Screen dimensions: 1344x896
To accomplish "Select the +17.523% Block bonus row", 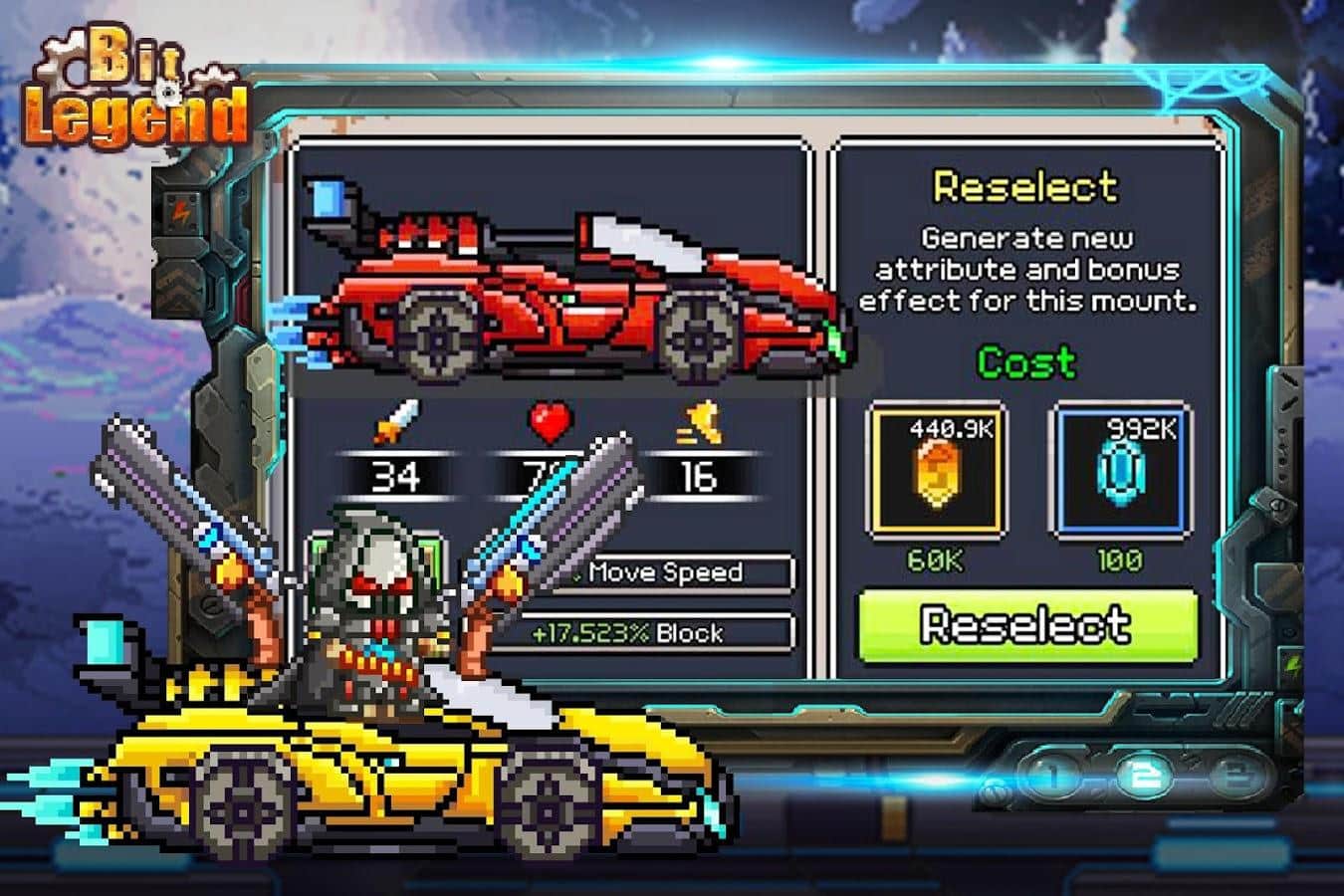I will click(642, 633).
